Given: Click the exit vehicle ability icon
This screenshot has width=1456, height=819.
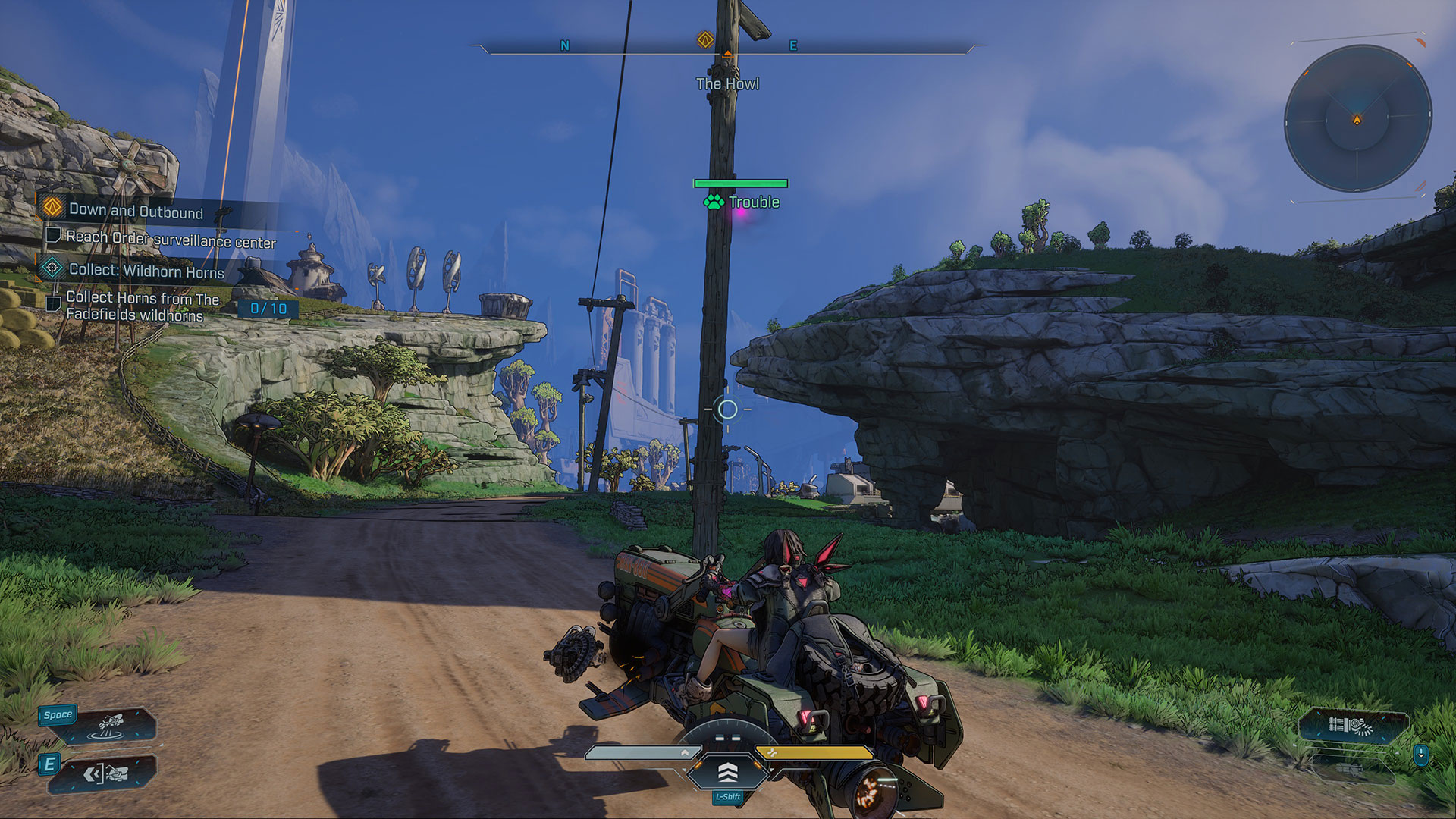Looking at the screenshot, I should pyautogui.click(x=106, y=774).
